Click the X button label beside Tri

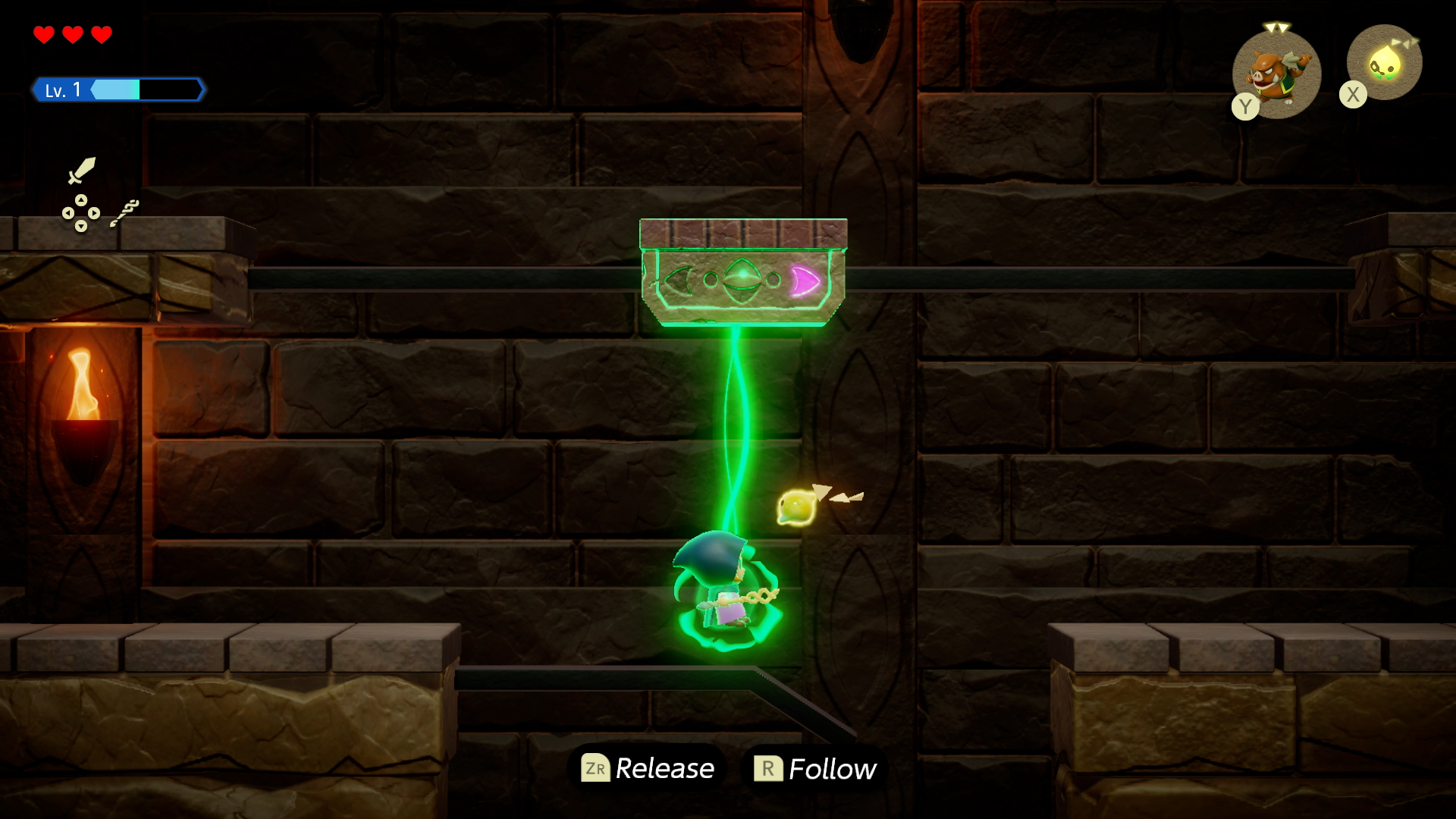pyautogui.click(x=1353, y=93)
